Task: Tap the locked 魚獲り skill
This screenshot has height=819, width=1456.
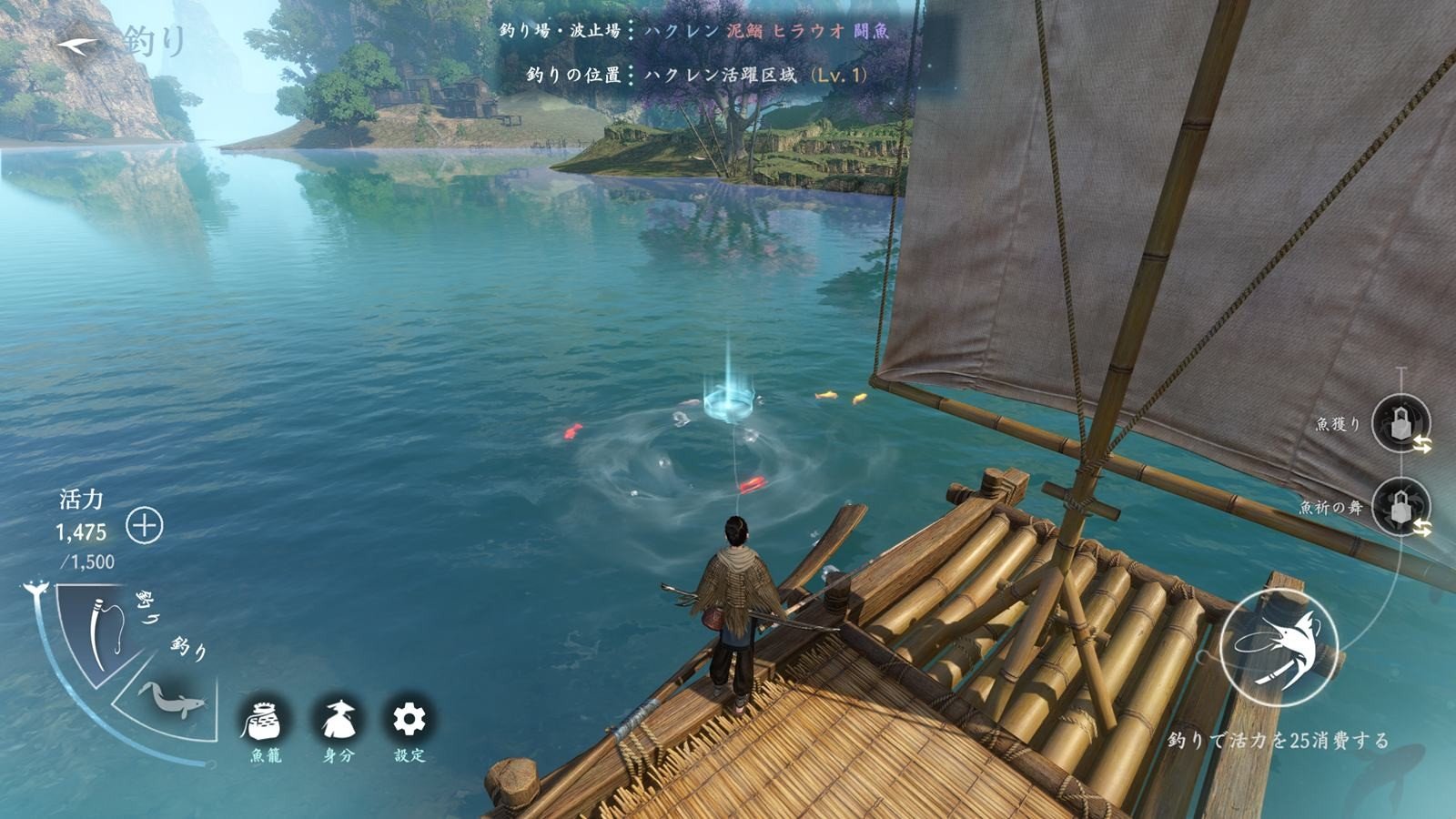Action: (1400, 423)
